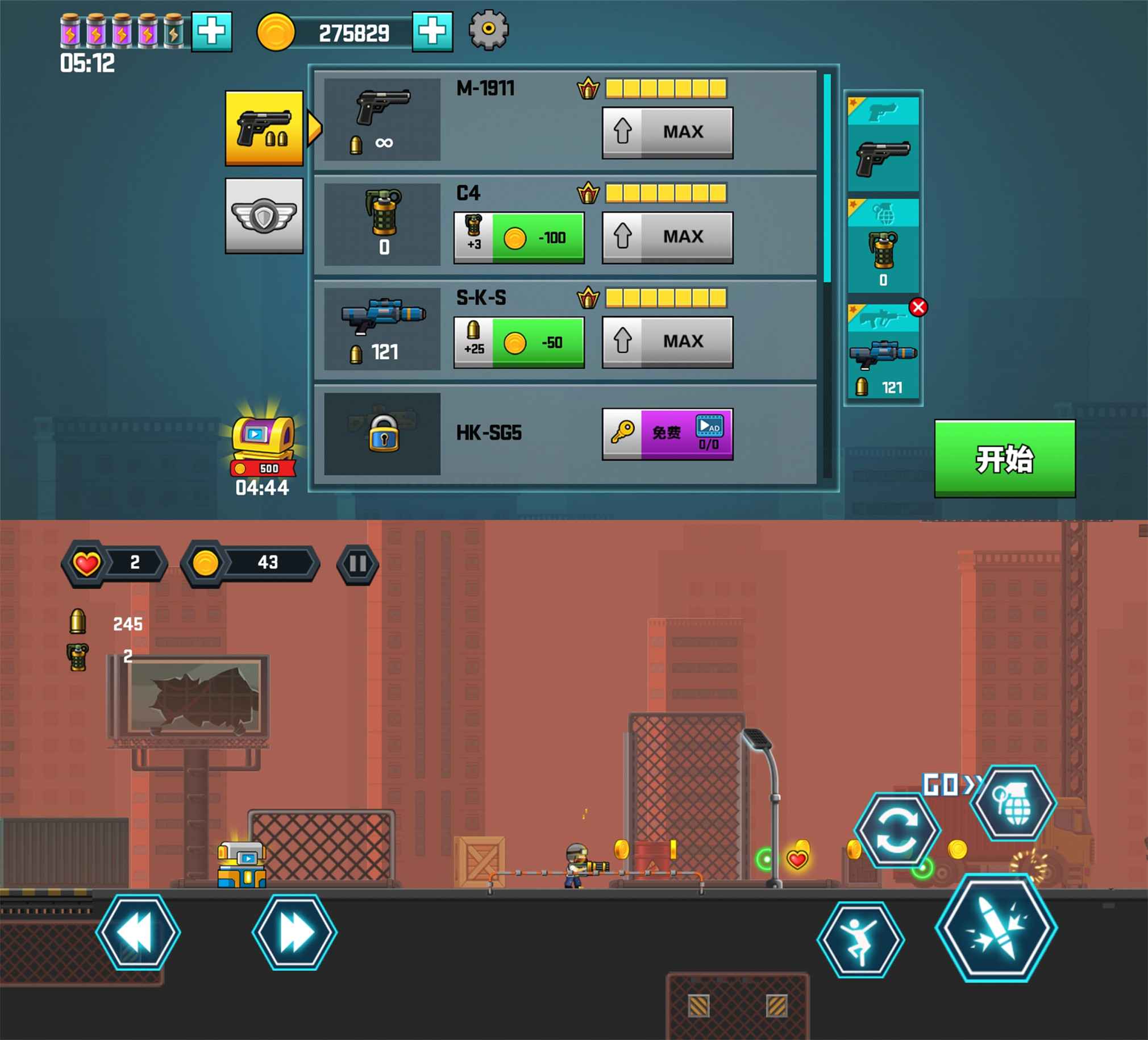Add more energy batteries with plus button

pyautogui.click(x=211, y=31)
